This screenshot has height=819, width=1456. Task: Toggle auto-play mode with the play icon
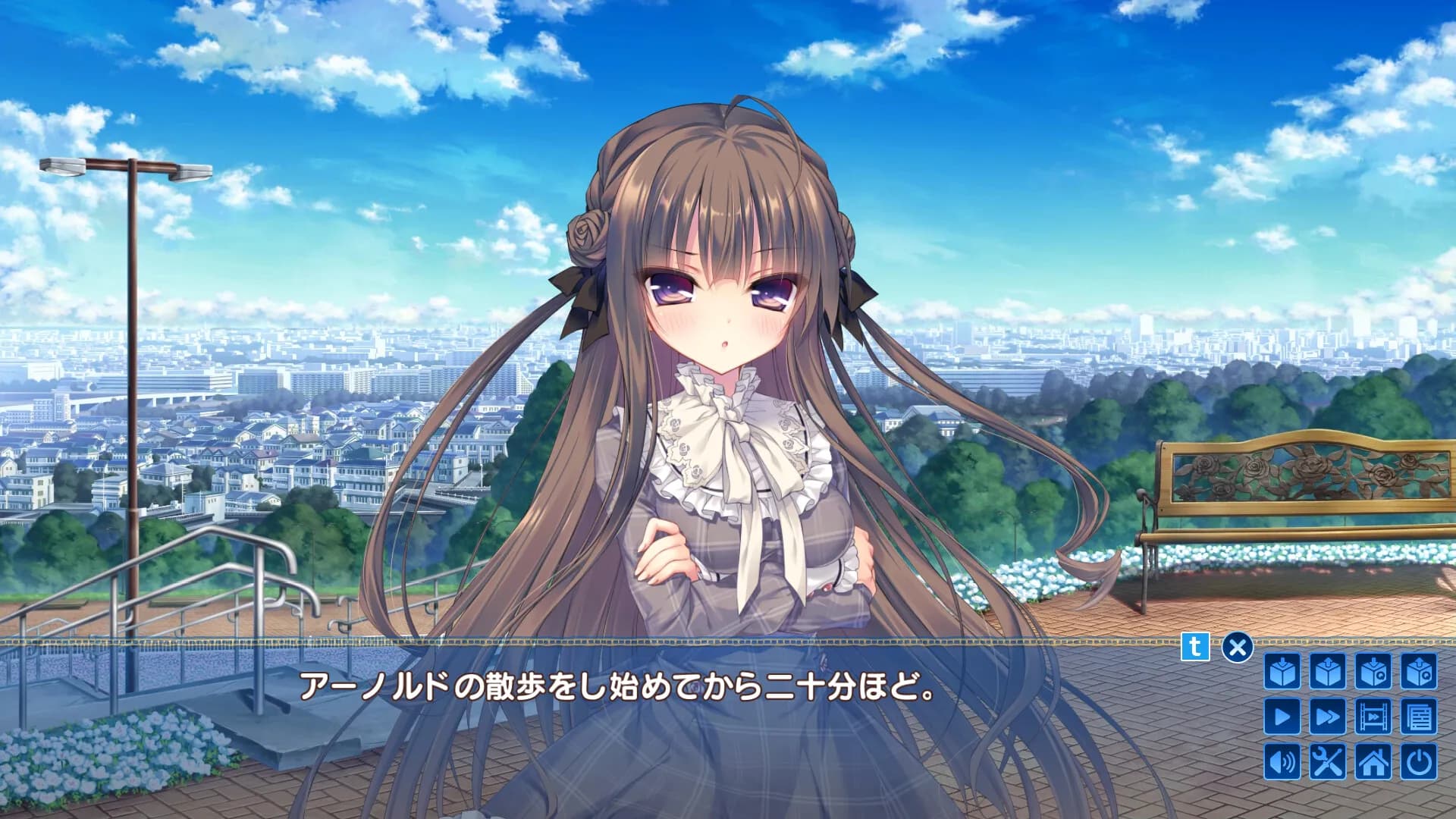click(1282, 717)
